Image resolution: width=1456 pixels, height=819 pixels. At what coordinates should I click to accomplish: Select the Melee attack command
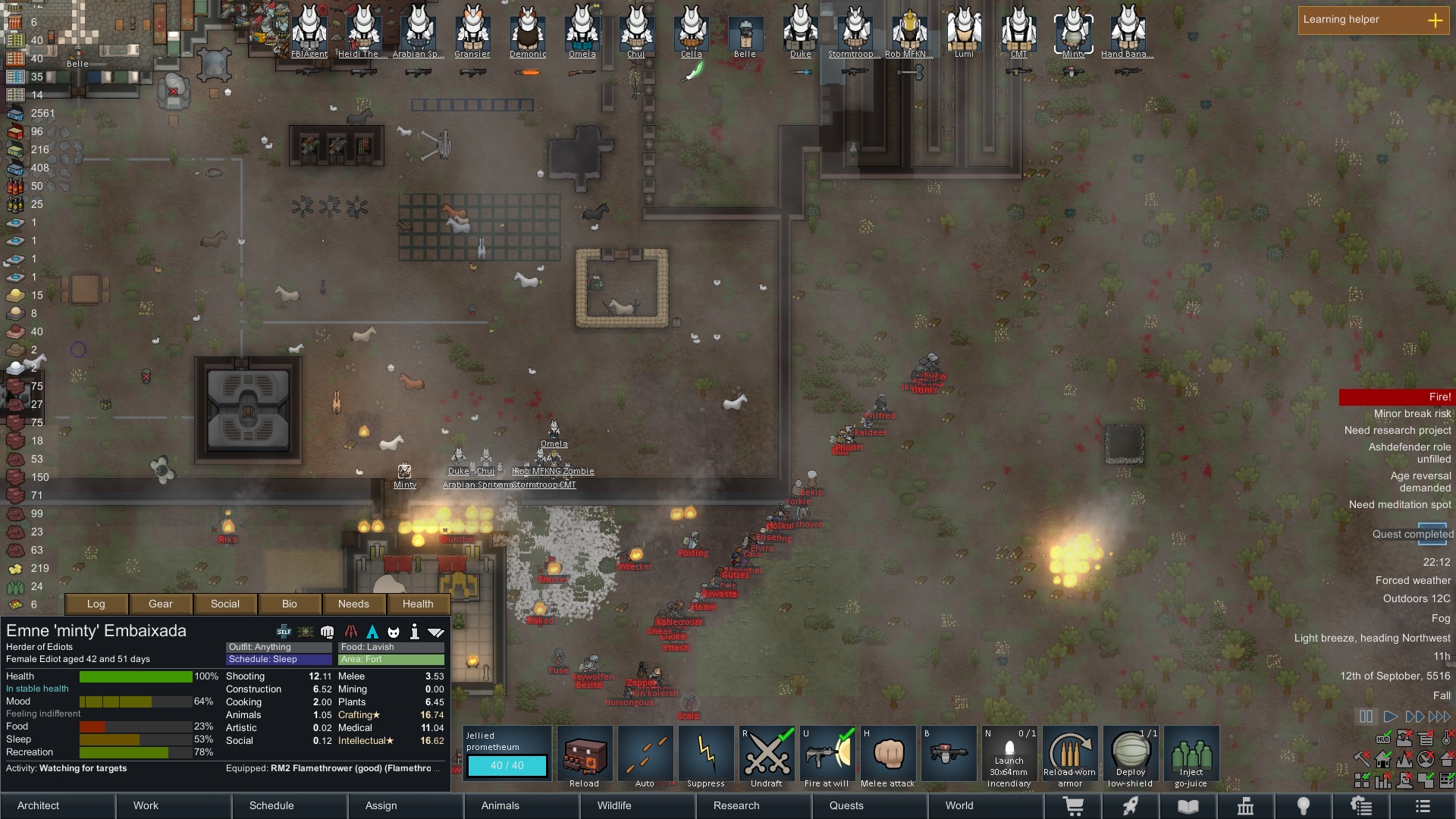pos(887,753)
